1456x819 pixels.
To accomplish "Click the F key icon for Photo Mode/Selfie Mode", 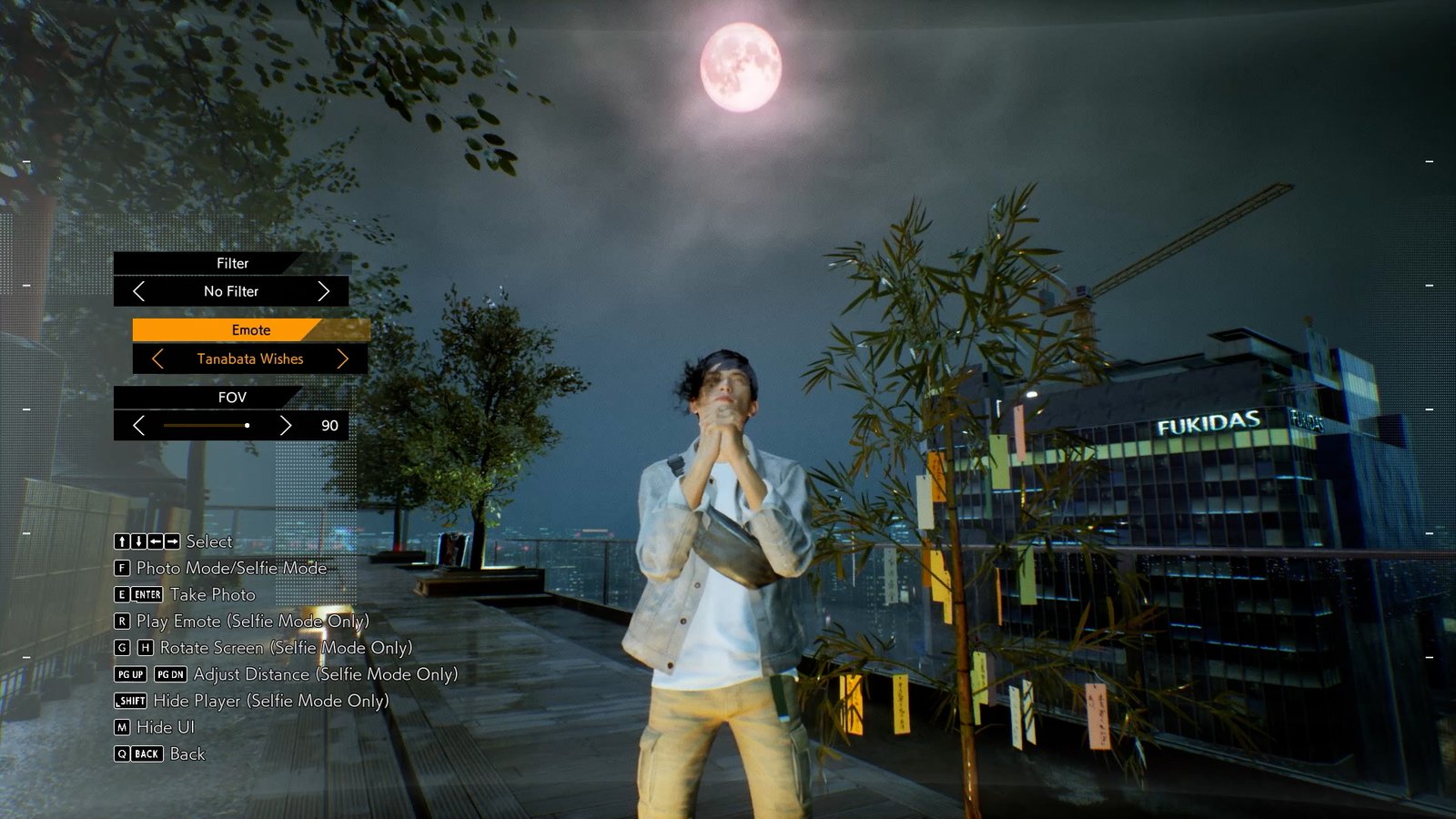I will point(124,568).
